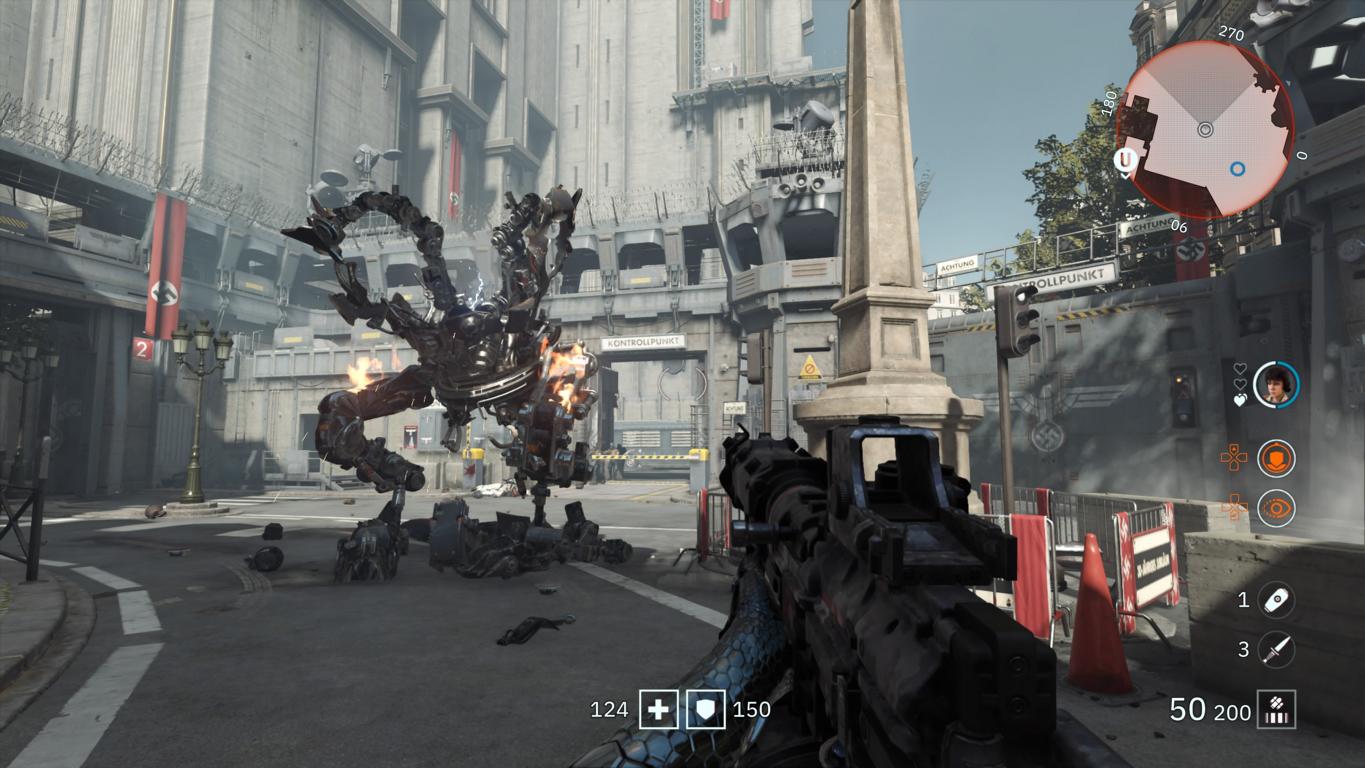
Task: Click the health cross icon
Action: click(x=658, y=710)
